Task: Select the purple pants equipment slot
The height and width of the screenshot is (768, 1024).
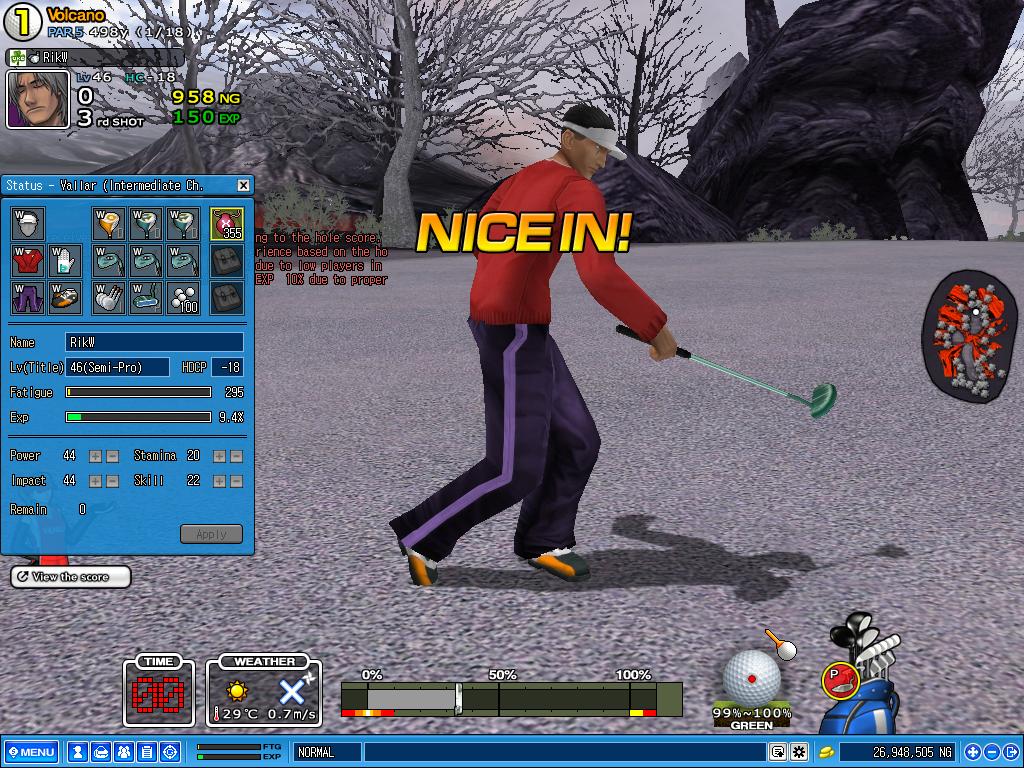Action: [x=29, y=297]
